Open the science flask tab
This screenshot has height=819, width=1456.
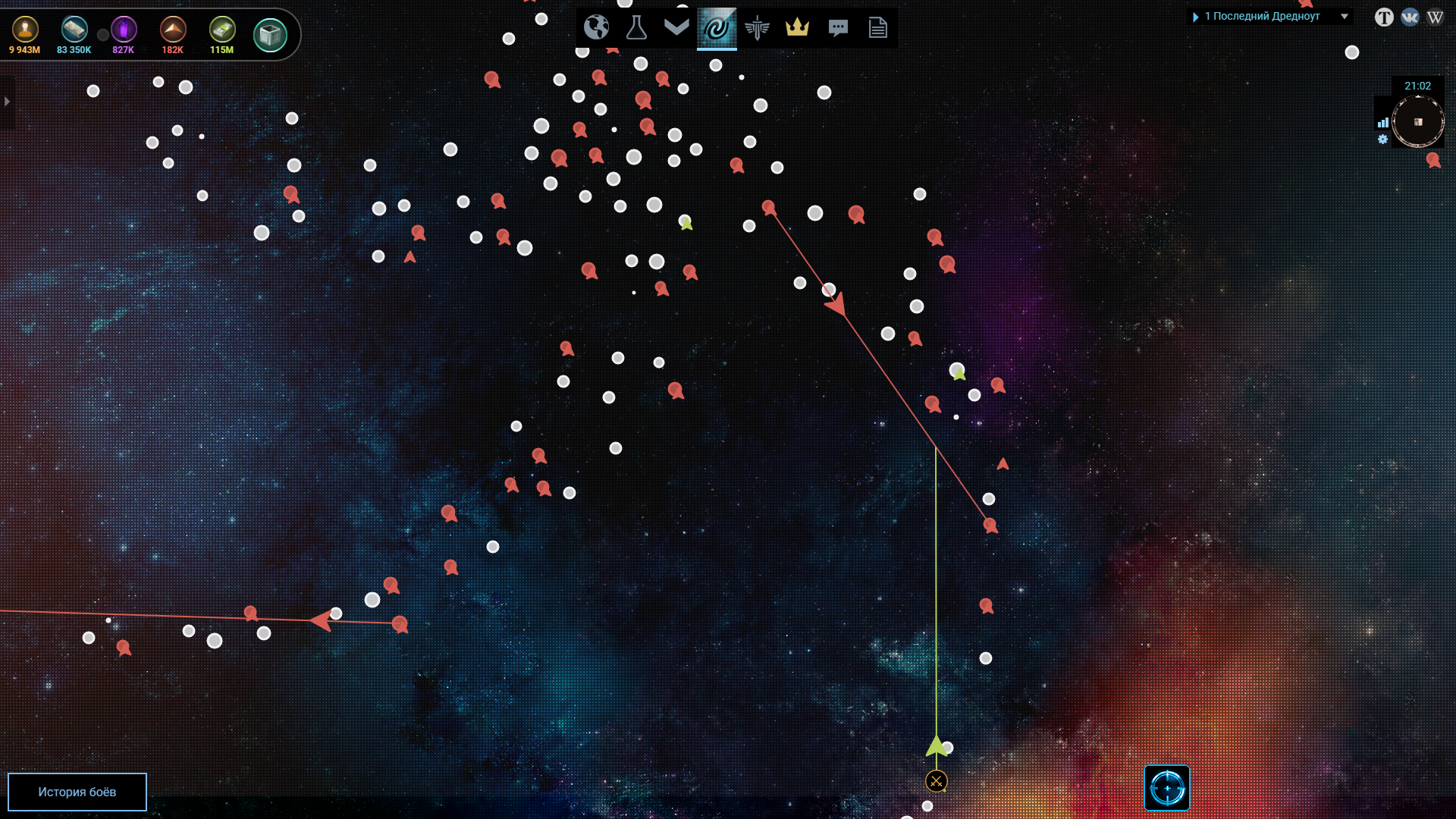pos(636,28)
